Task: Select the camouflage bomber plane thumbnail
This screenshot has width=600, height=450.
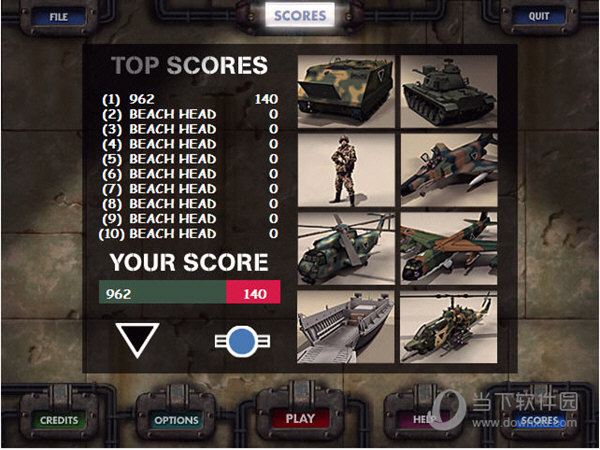Action: 448,248
